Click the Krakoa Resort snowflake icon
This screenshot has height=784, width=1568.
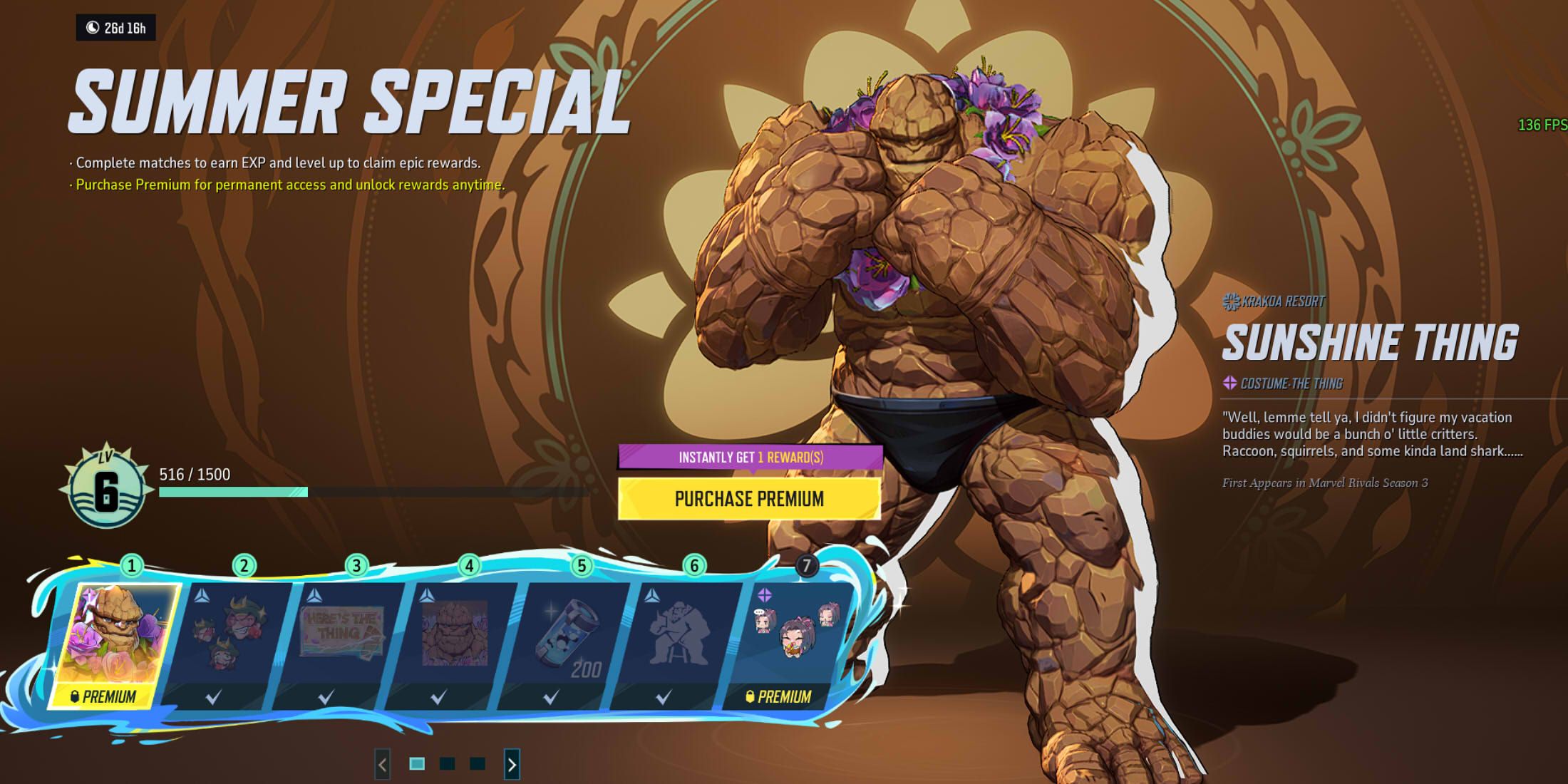click(1229, 300)
